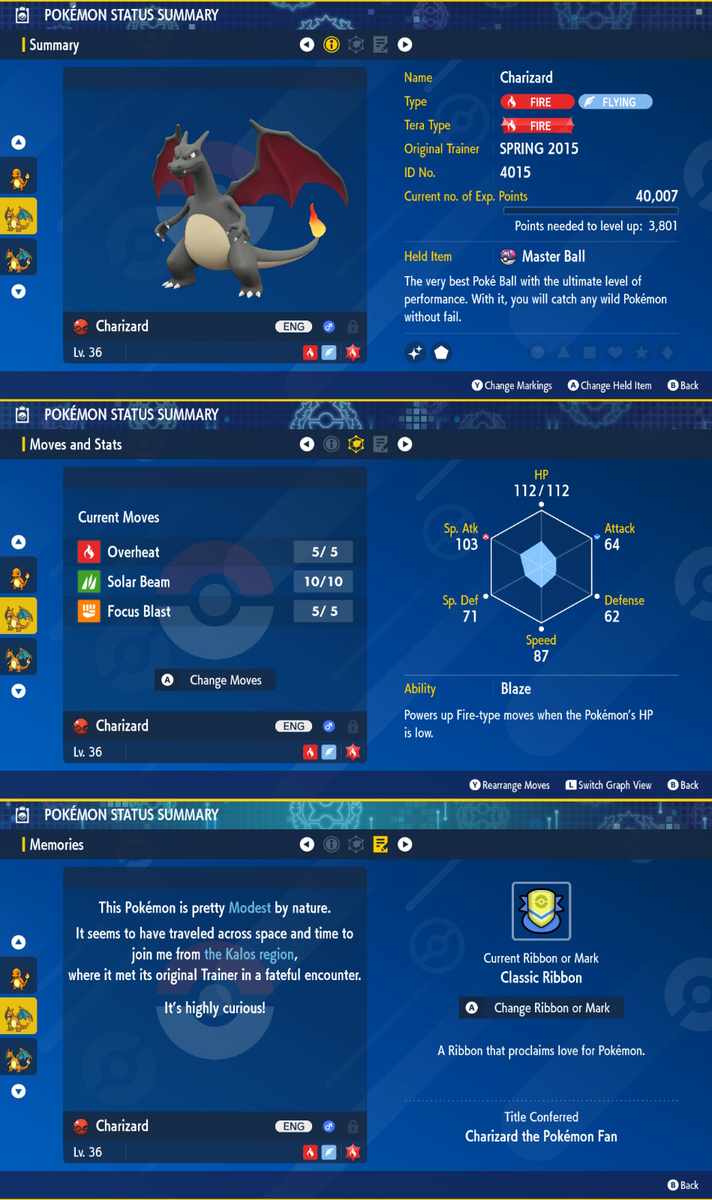Image resolution: width=712 pixels, height=1200 pixels.
Task: Click the highlighted yellow Moves and Stats tab icon
Action: point(356,445)
